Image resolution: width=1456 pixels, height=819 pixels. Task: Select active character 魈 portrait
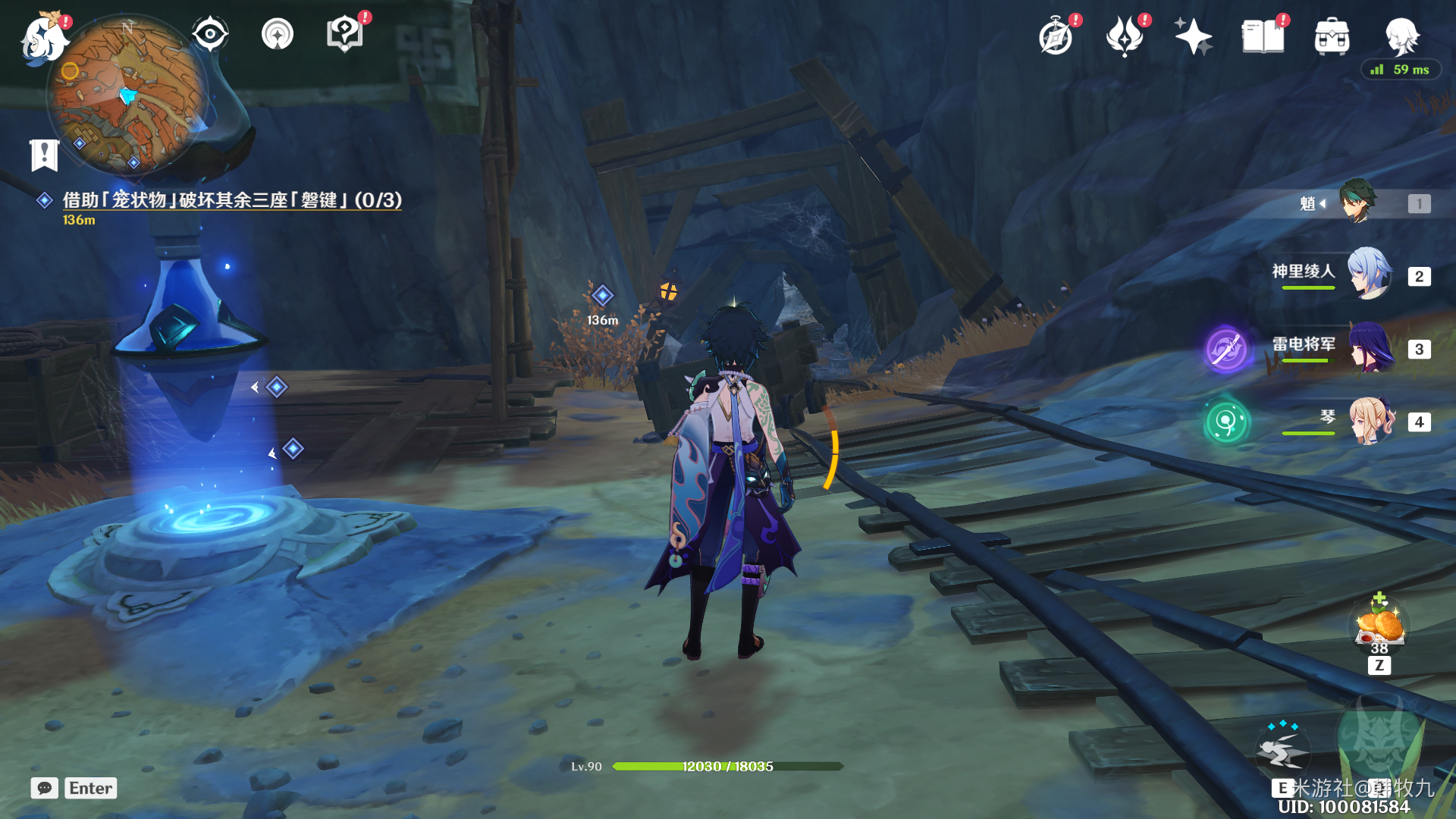pyautogui.click(x=1357, y=202)
